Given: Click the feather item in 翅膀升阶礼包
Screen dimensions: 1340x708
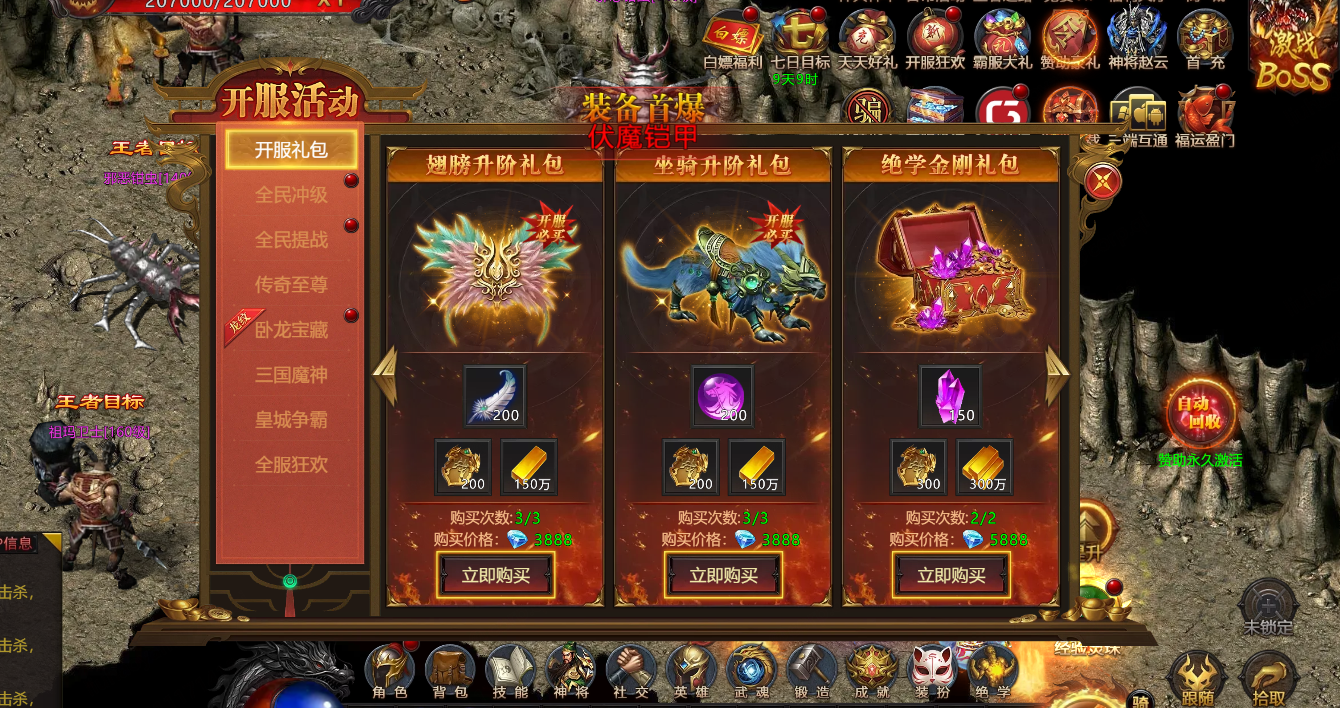Looking at the screenshot, I should click(494, 396).
